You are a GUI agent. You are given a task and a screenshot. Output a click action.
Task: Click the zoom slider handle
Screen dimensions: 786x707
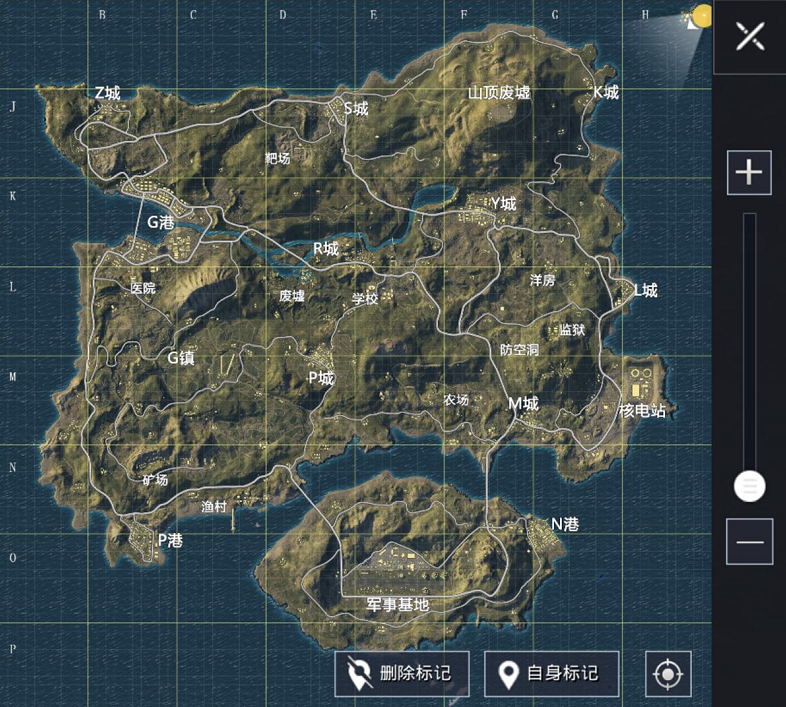point(749,487)
